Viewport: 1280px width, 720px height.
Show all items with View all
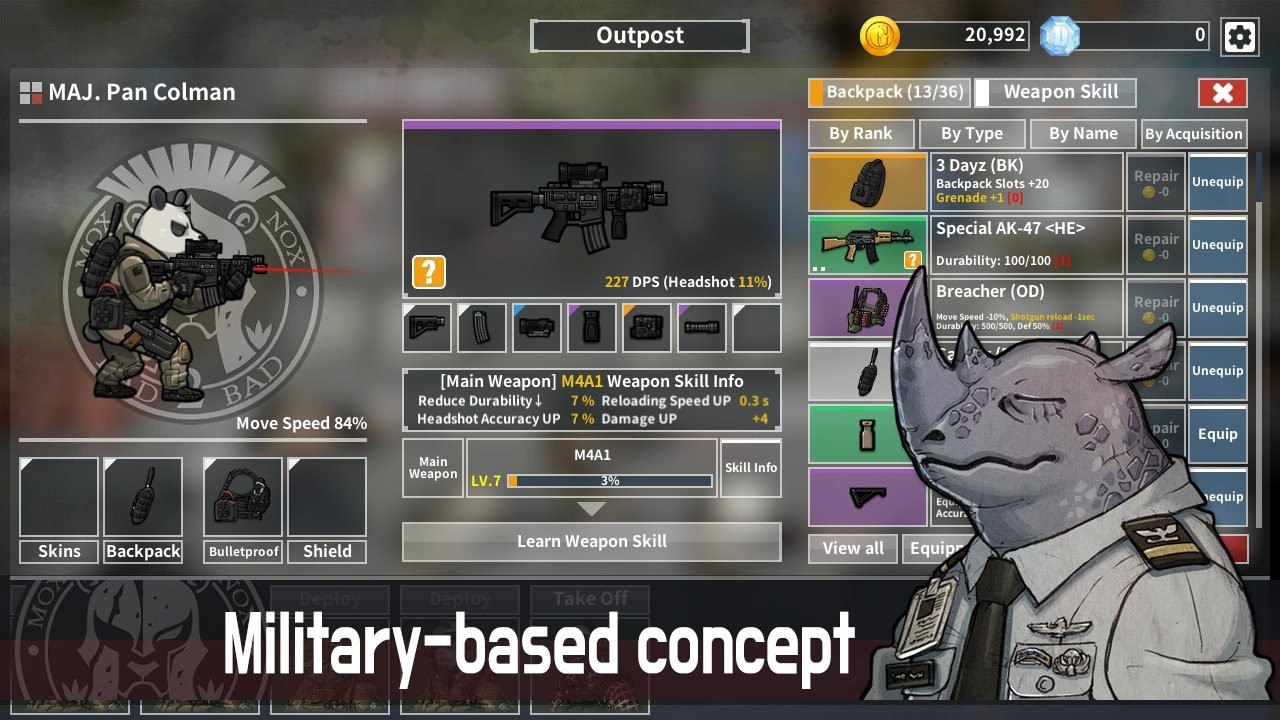coord(853,548)
